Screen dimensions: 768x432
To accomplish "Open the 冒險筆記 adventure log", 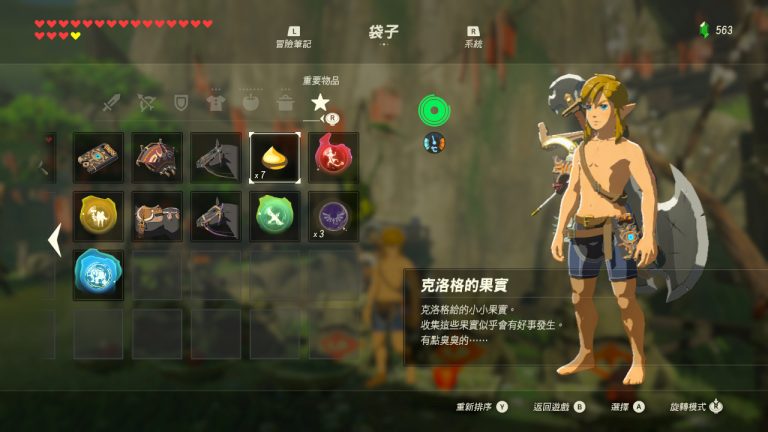I will point(293,39).
